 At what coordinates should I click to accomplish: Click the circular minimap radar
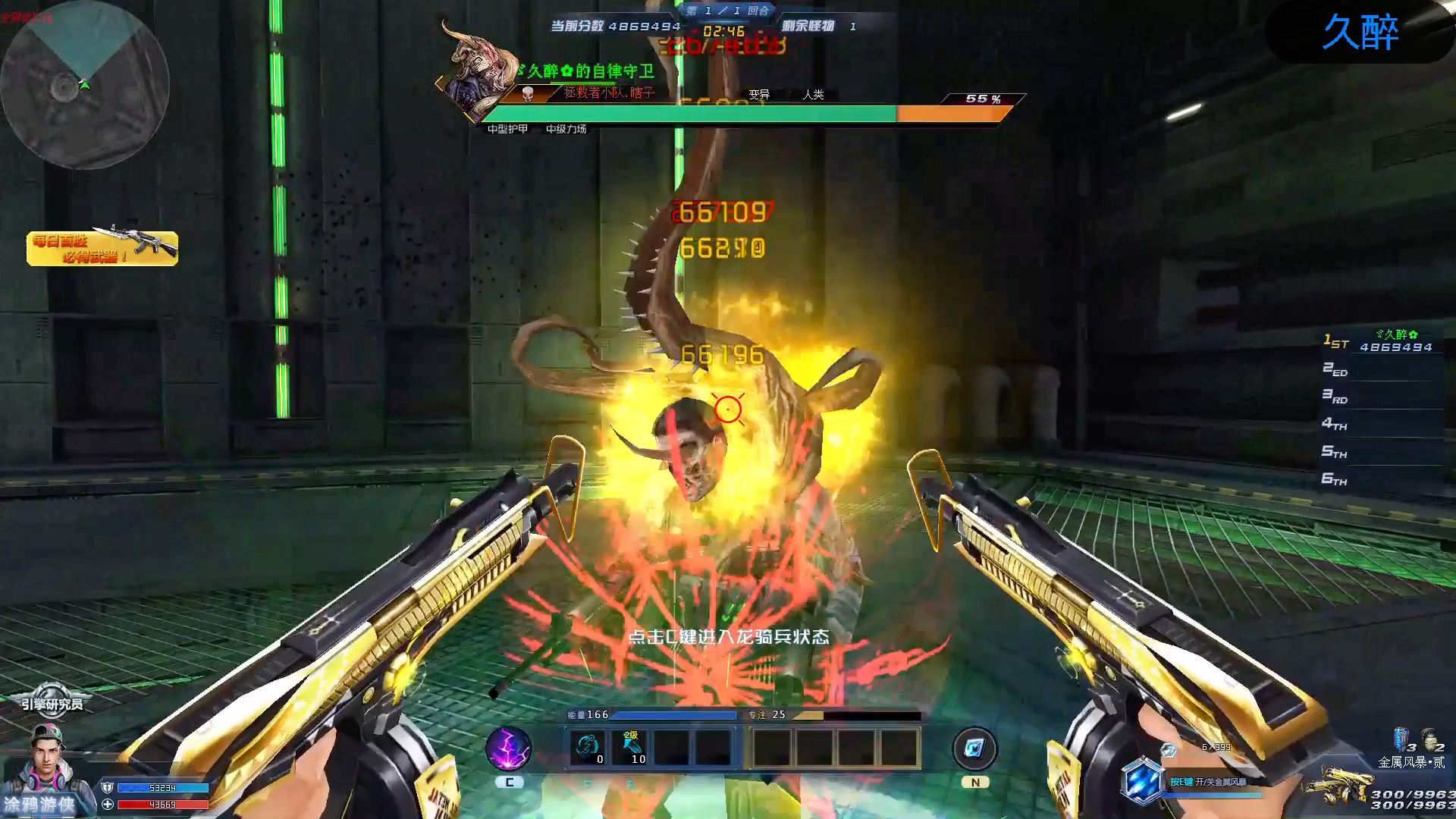point(83,85)
